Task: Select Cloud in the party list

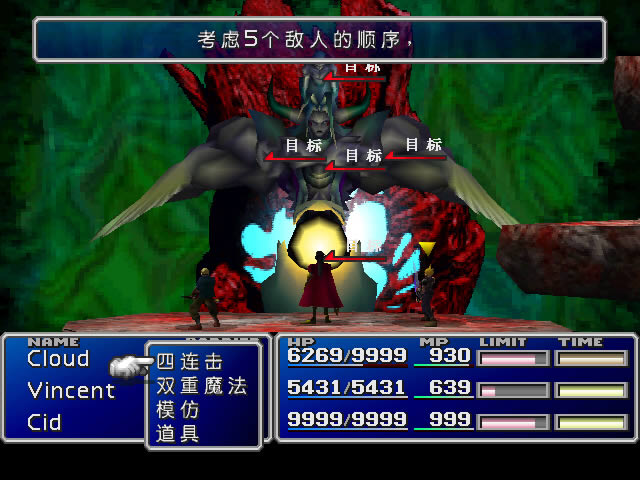Action: [58, 359]
